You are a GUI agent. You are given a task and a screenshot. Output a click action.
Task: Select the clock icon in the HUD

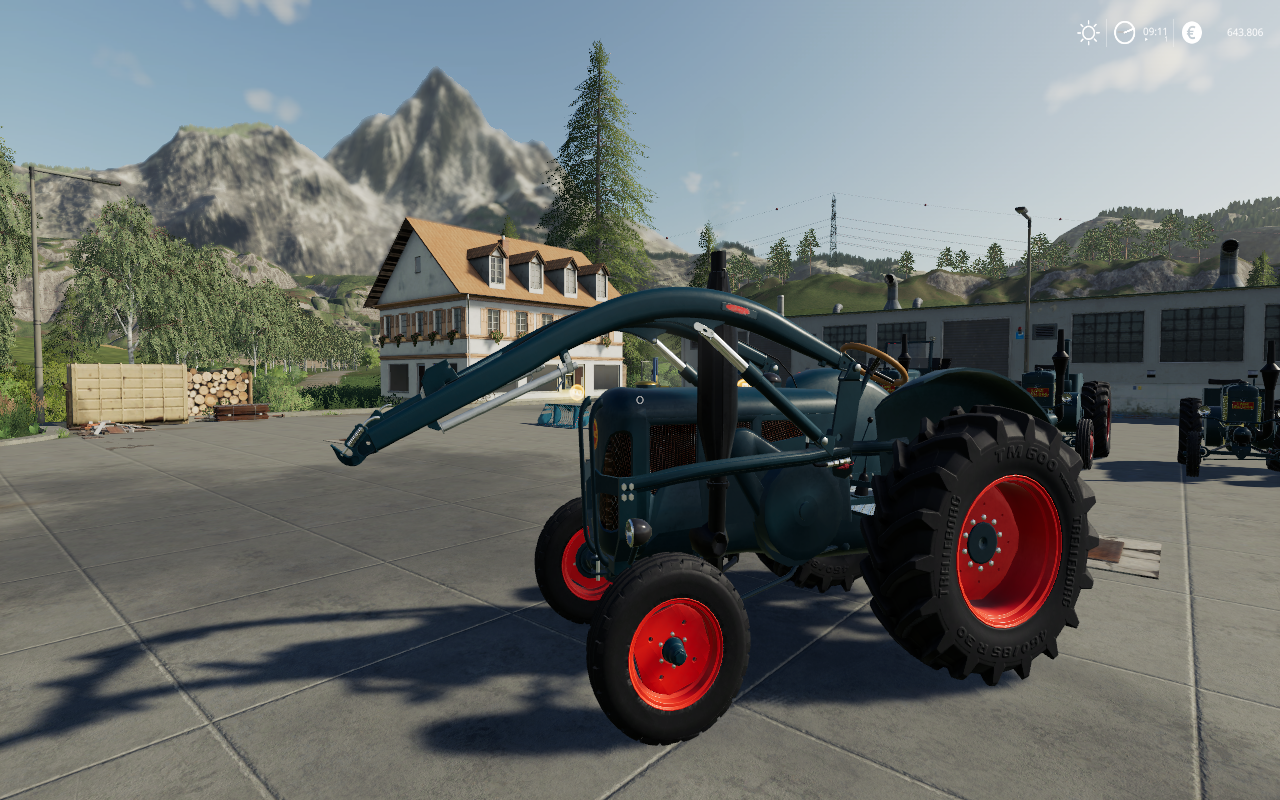click(1125, 33)
